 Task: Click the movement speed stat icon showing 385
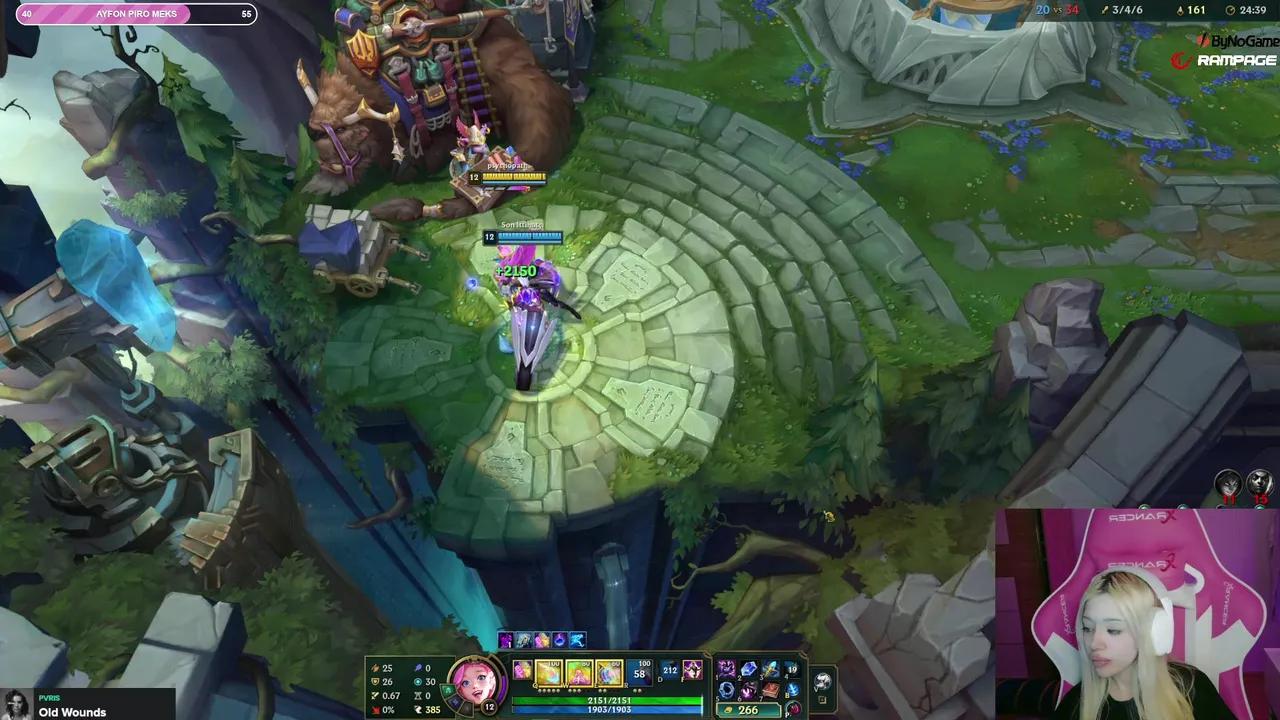click(x=418, y=709)
